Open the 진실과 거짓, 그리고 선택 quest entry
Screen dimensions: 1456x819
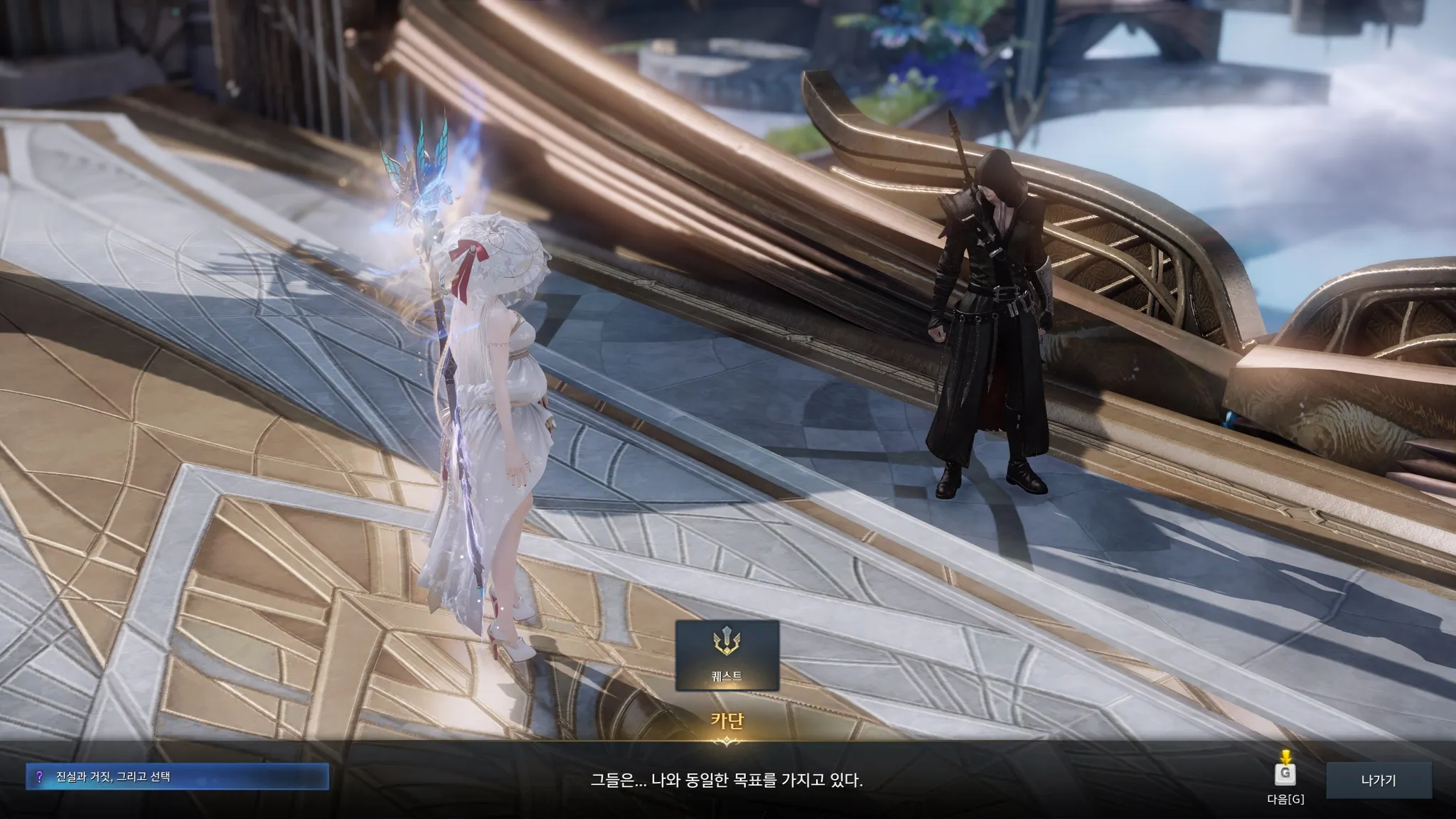(x=178, y=777)
